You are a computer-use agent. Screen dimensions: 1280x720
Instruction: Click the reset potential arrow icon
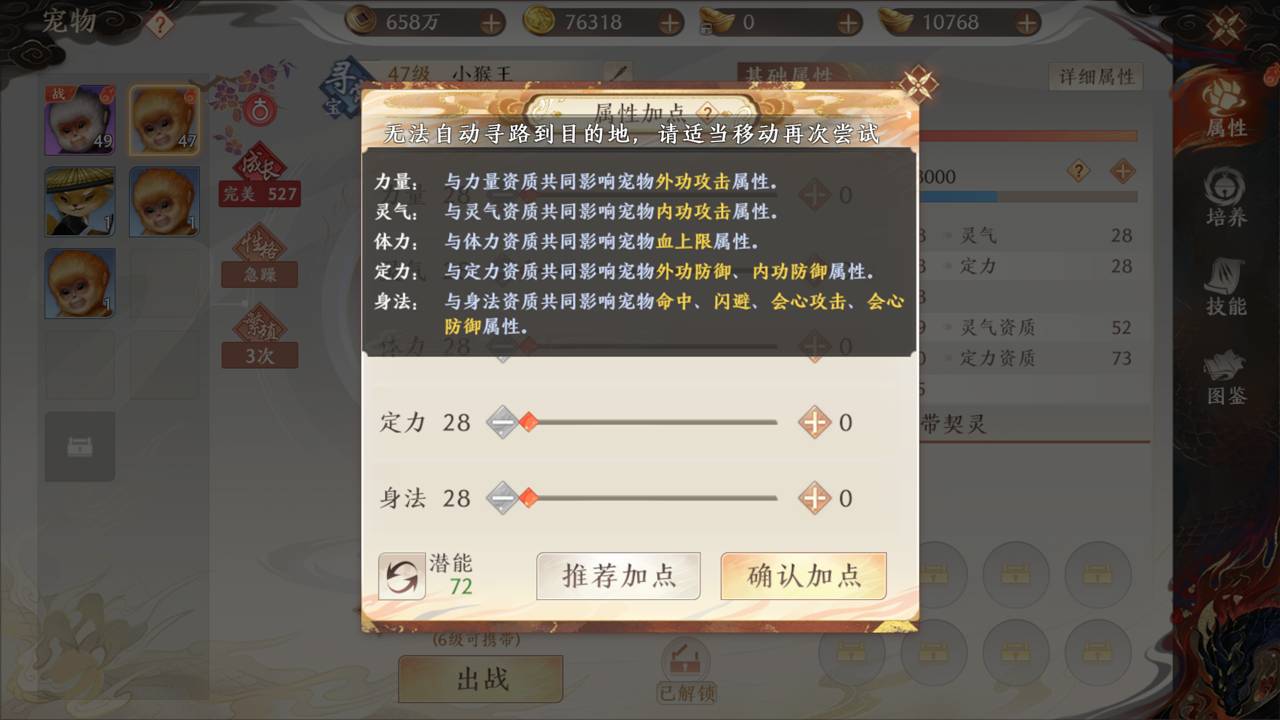coord(402,576)
